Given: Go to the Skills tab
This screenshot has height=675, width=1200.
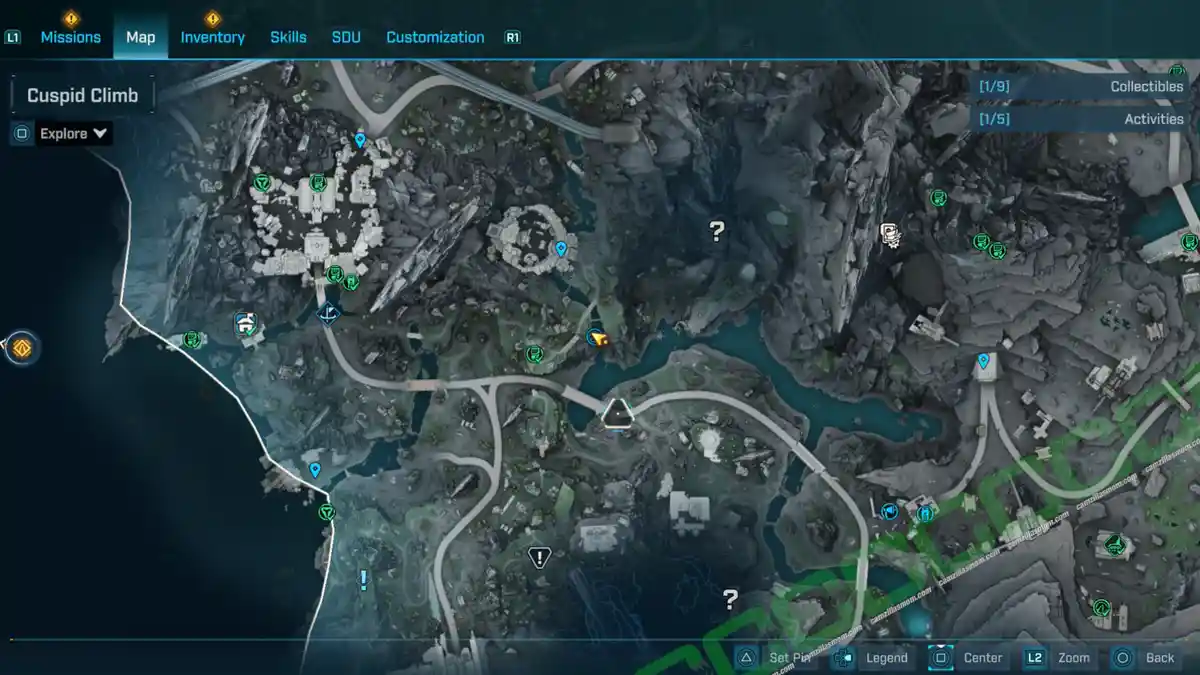Looking at the screenshot, I should [288, 37].
